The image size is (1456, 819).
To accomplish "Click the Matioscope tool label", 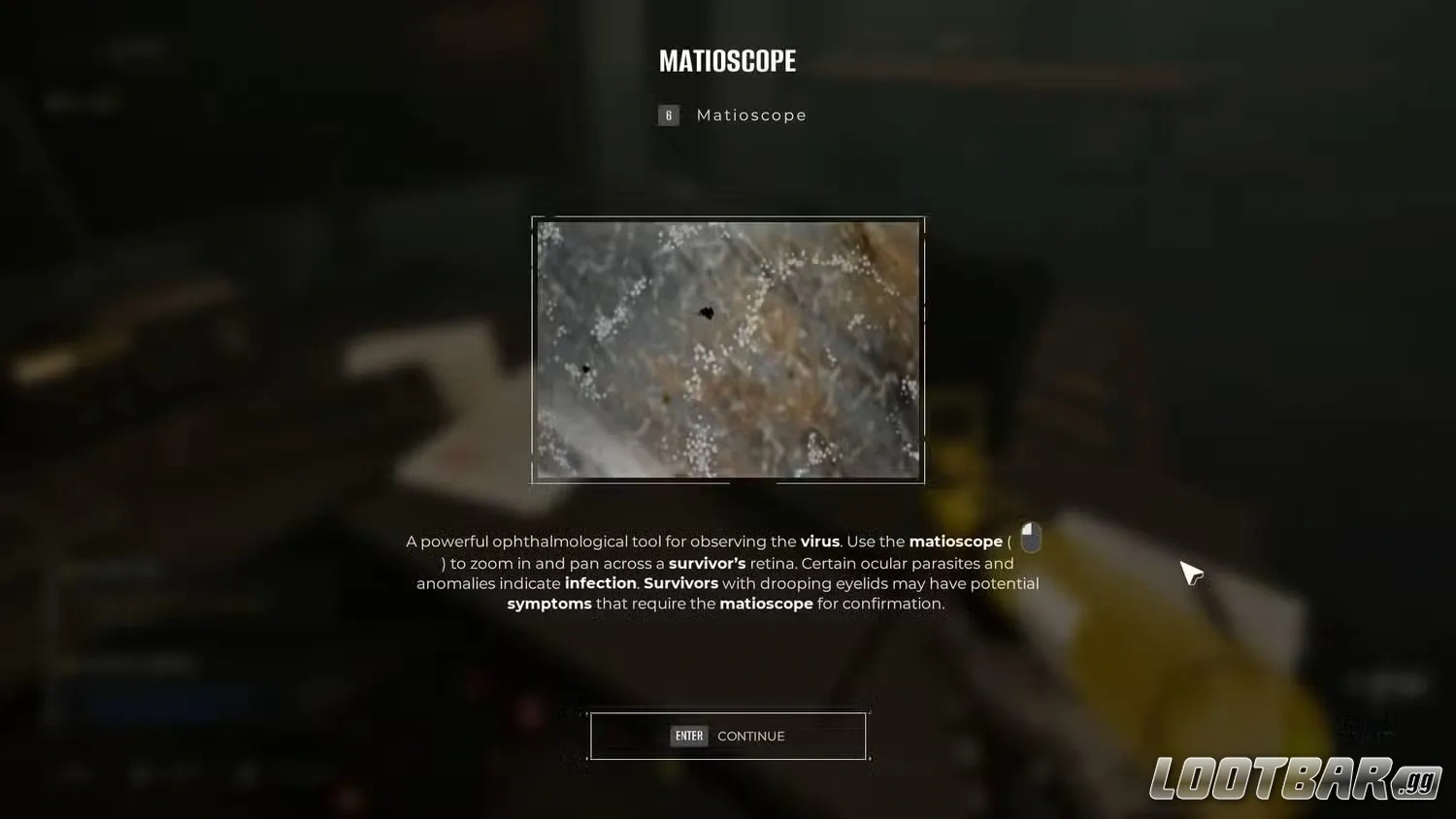I will 751,115.
